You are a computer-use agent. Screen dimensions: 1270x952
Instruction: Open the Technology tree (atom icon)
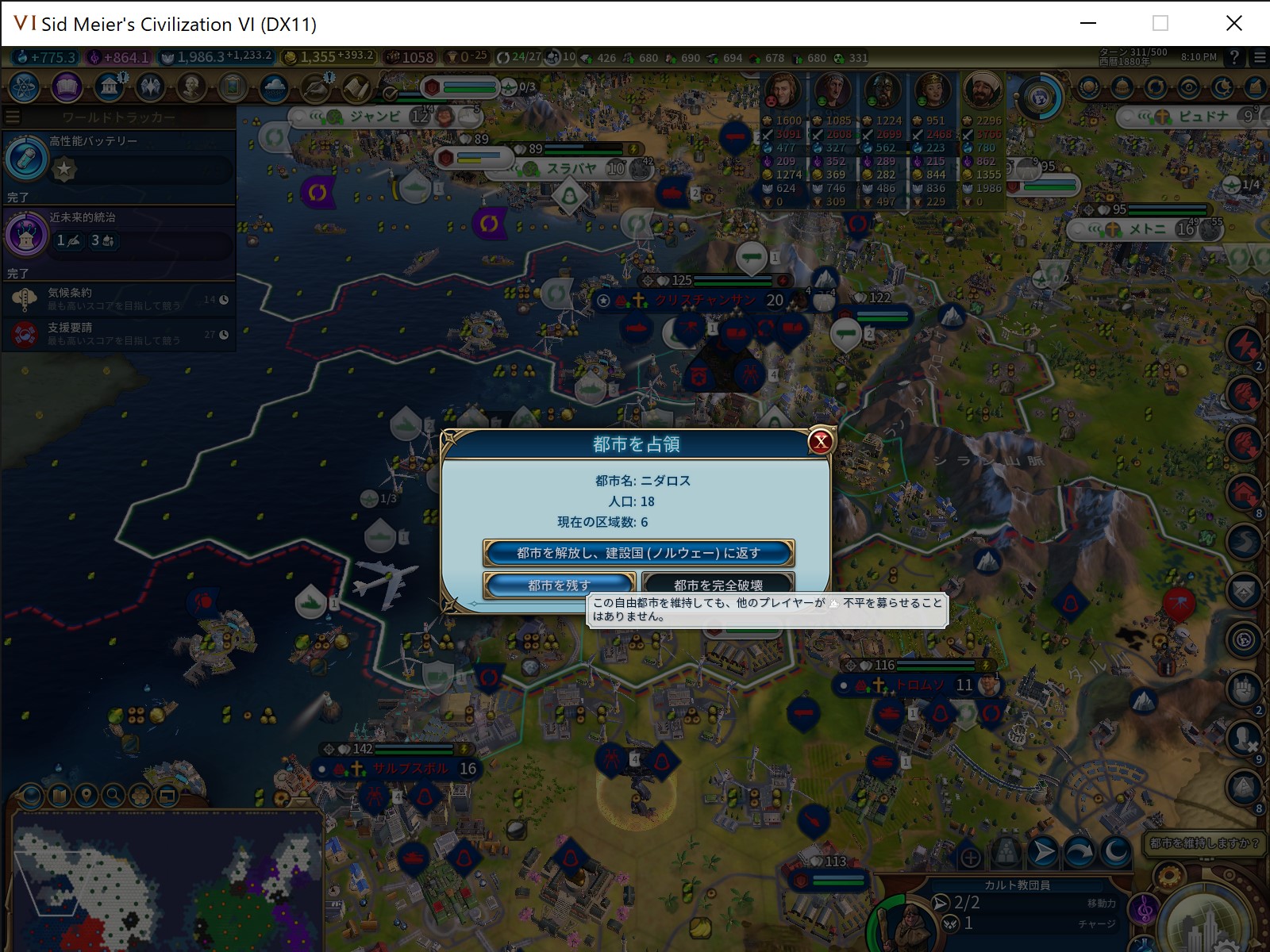pos(22,88)
